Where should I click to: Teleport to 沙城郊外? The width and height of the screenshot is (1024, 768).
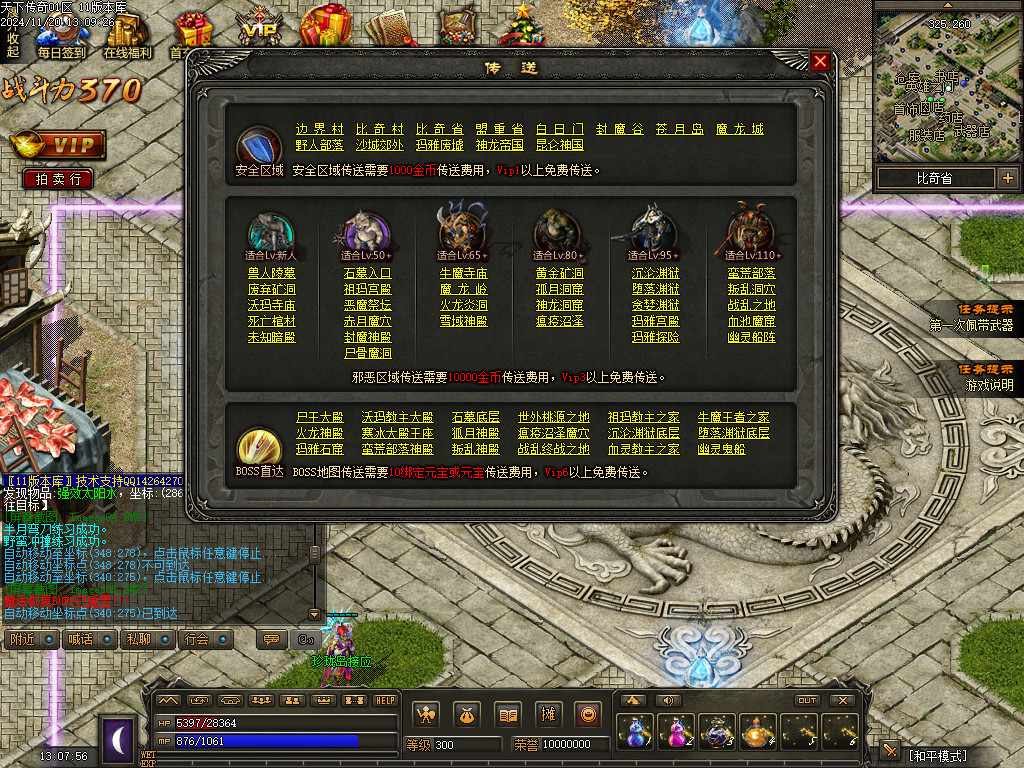click(x=379, y=145)
